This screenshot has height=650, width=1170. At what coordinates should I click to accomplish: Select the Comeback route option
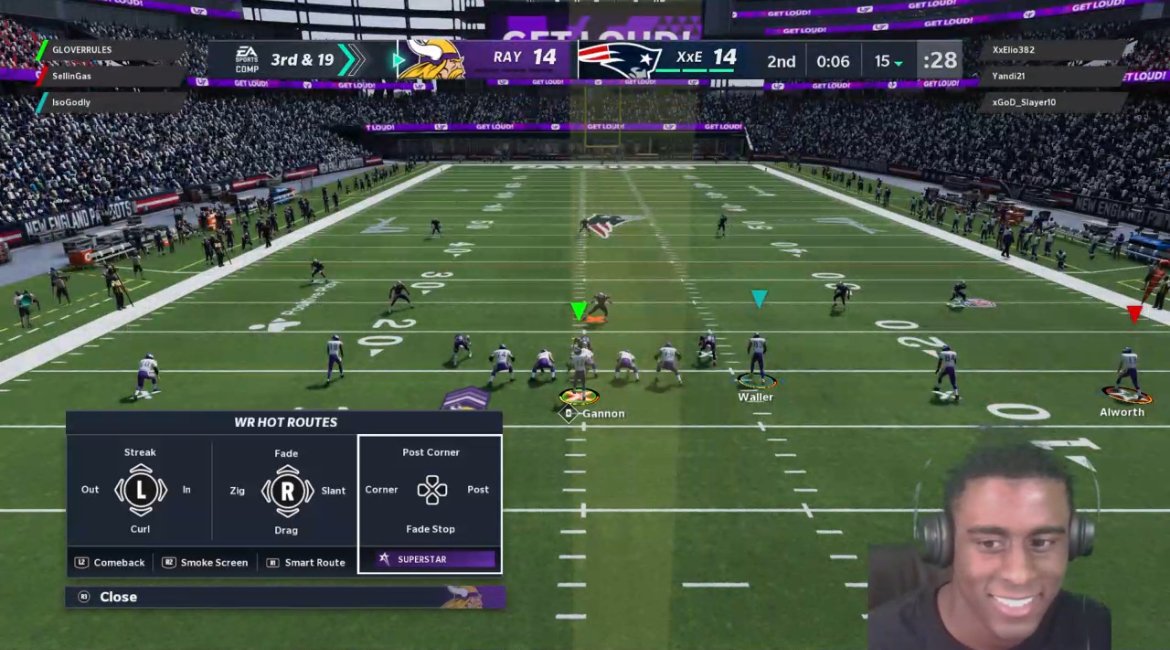pyautogui.click(x=111, y=563)
